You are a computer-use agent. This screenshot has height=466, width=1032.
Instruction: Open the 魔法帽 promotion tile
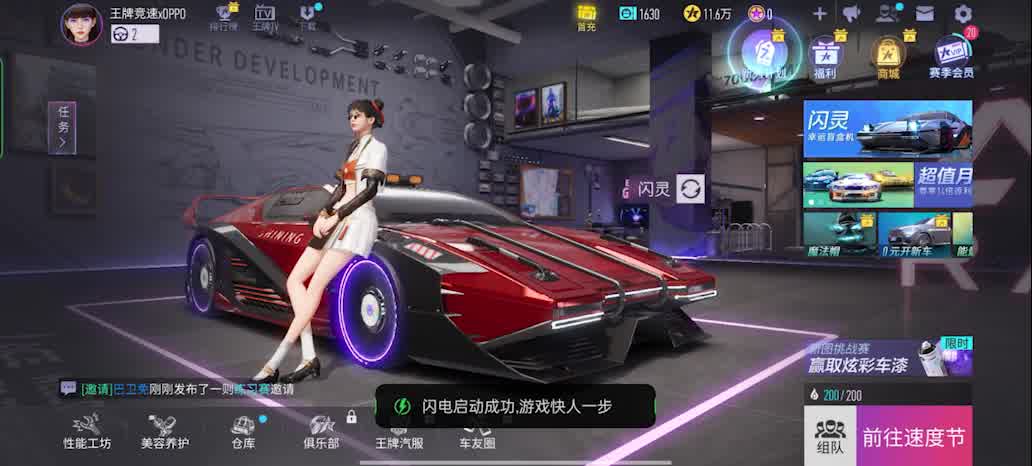(839, 234)
